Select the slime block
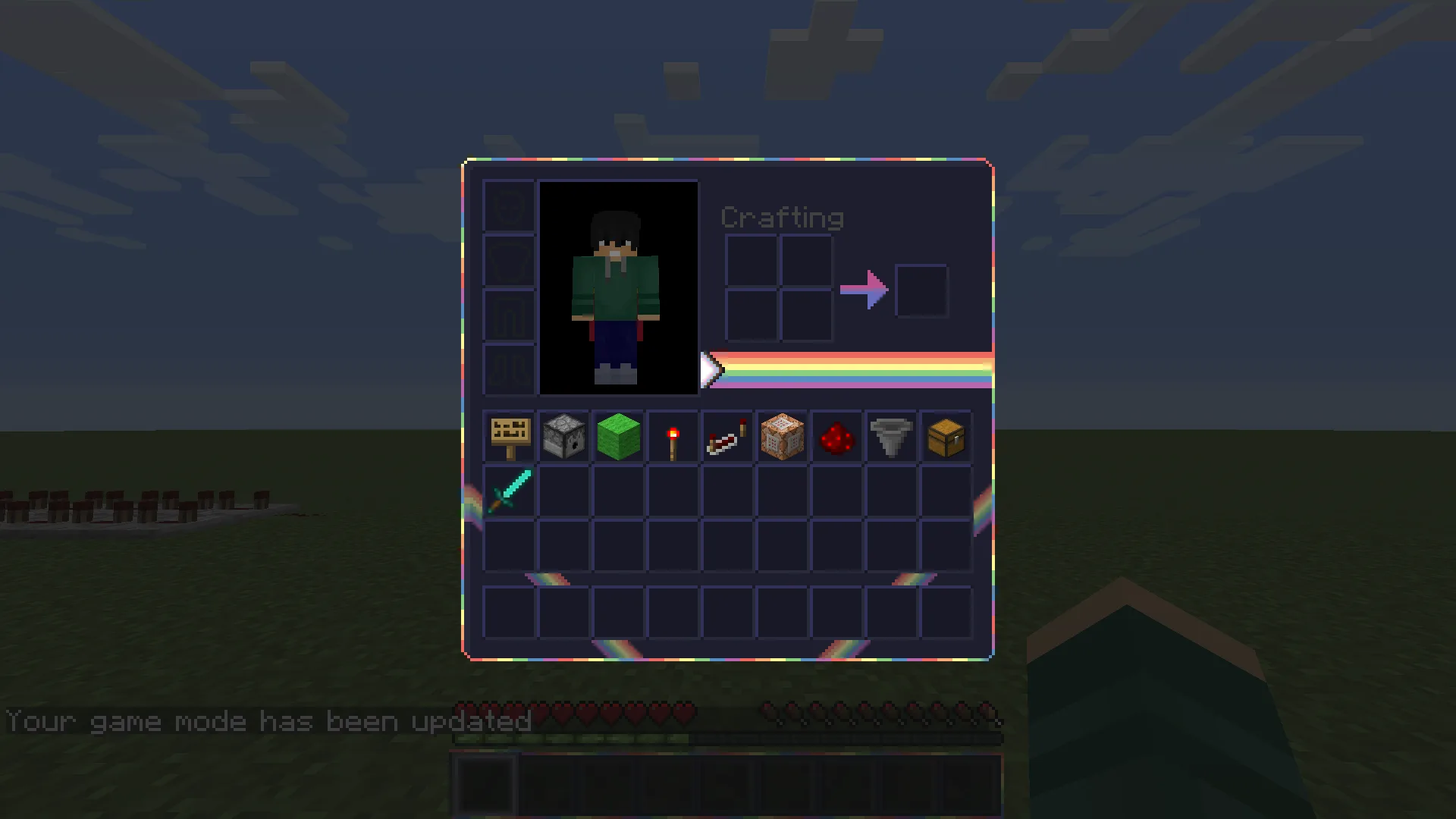Image resolution: width=1456 pixels, height=819 pixels. pos(617,437)
